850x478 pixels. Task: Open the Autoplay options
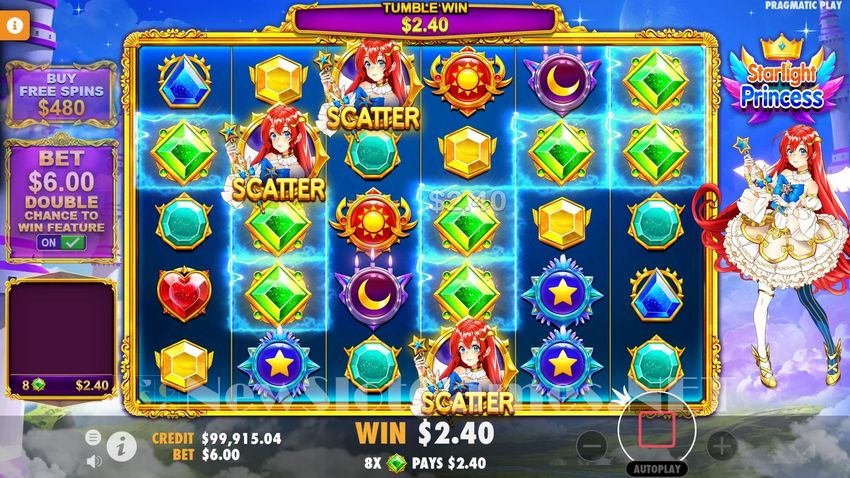click(654, 468)
